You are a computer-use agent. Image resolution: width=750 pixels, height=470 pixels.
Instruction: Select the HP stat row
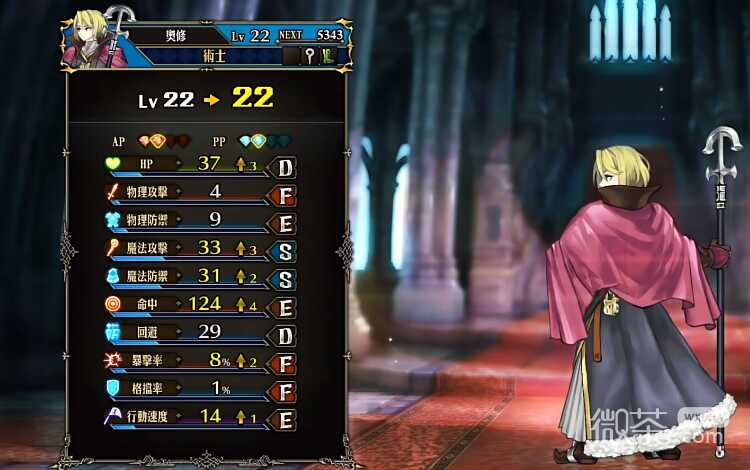coord(198,163)
